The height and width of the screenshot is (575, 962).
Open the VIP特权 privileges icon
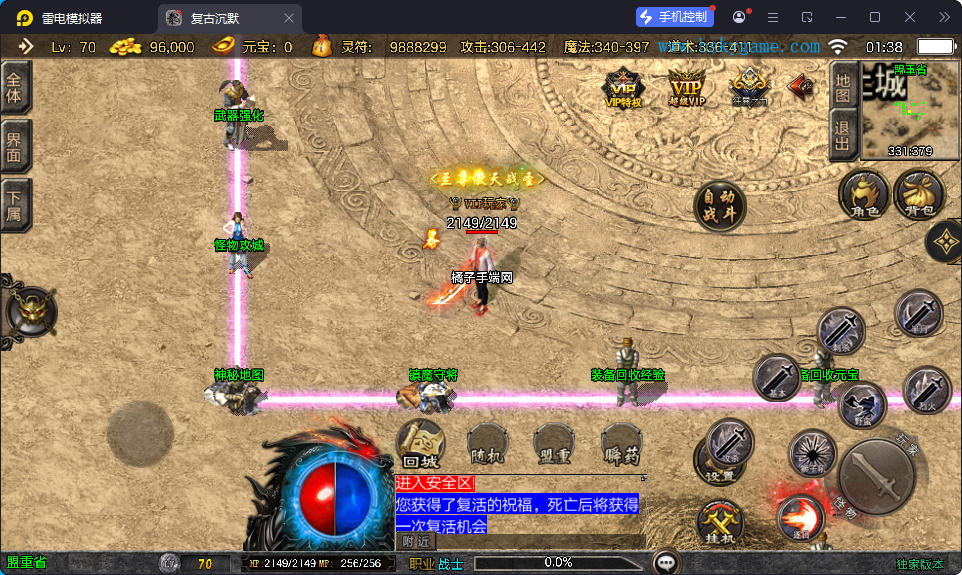[x=622, y=87]
